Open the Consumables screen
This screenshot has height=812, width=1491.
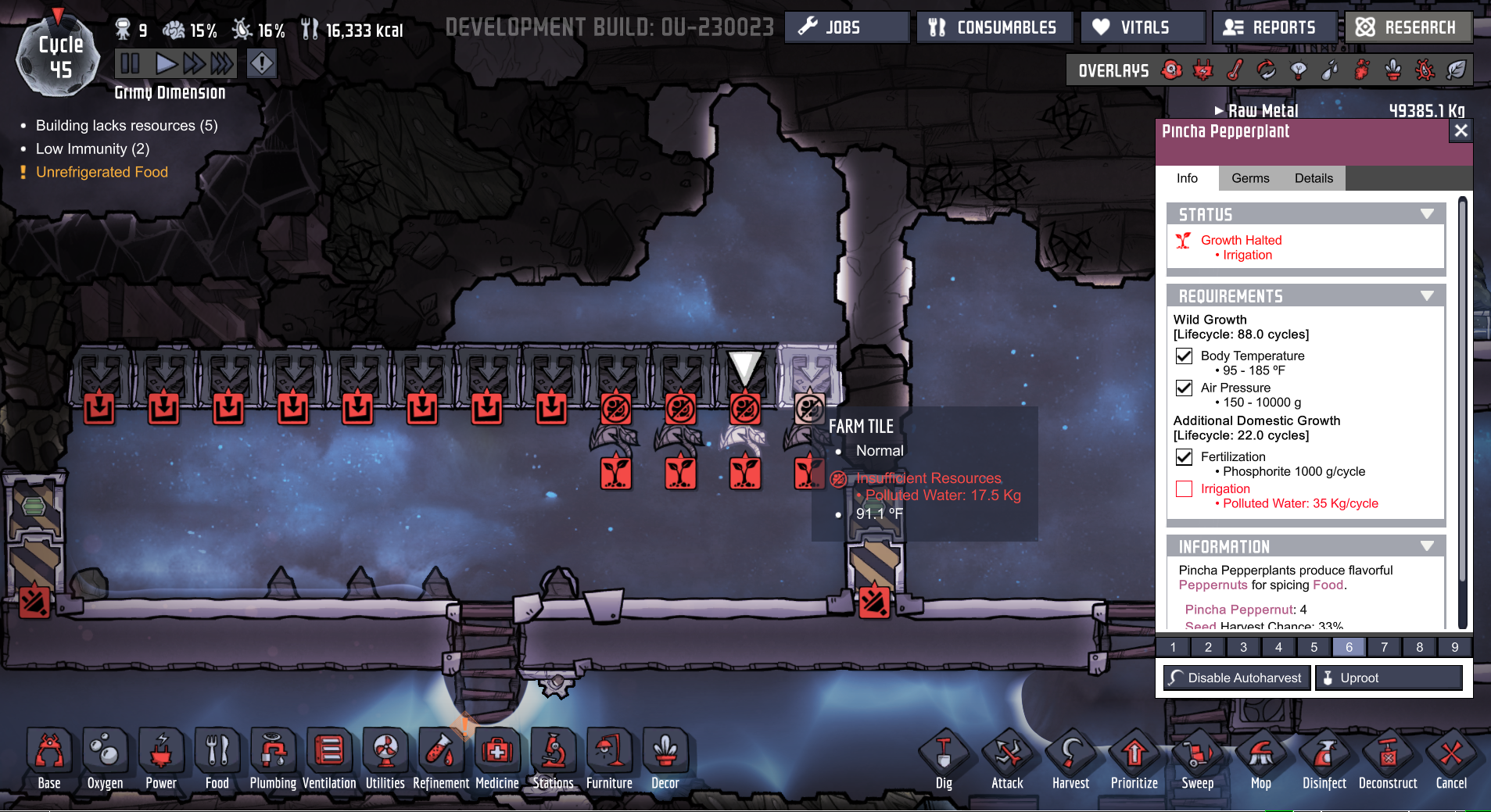[991, 27]
